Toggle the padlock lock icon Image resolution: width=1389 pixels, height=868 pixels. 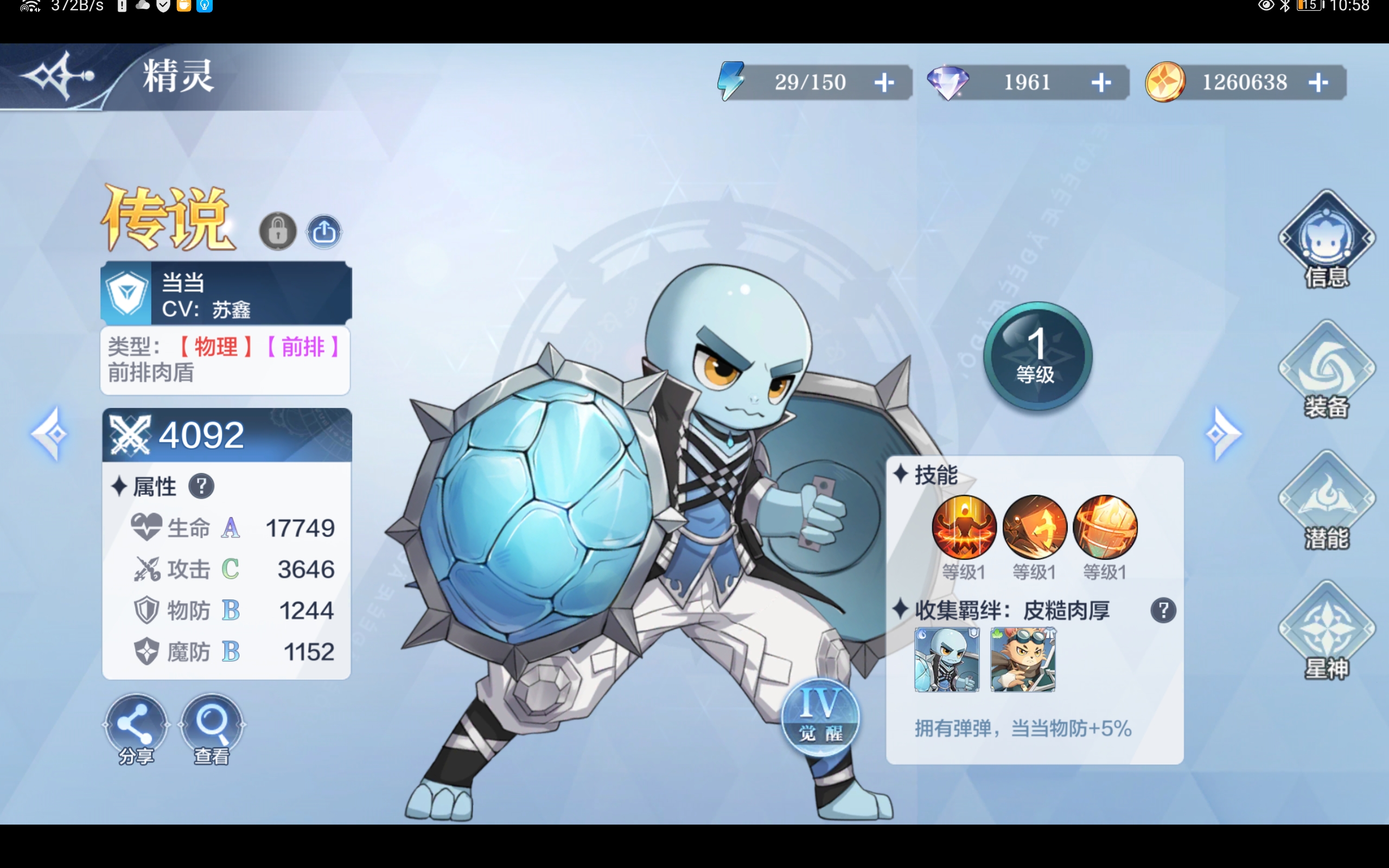(278, 231)
